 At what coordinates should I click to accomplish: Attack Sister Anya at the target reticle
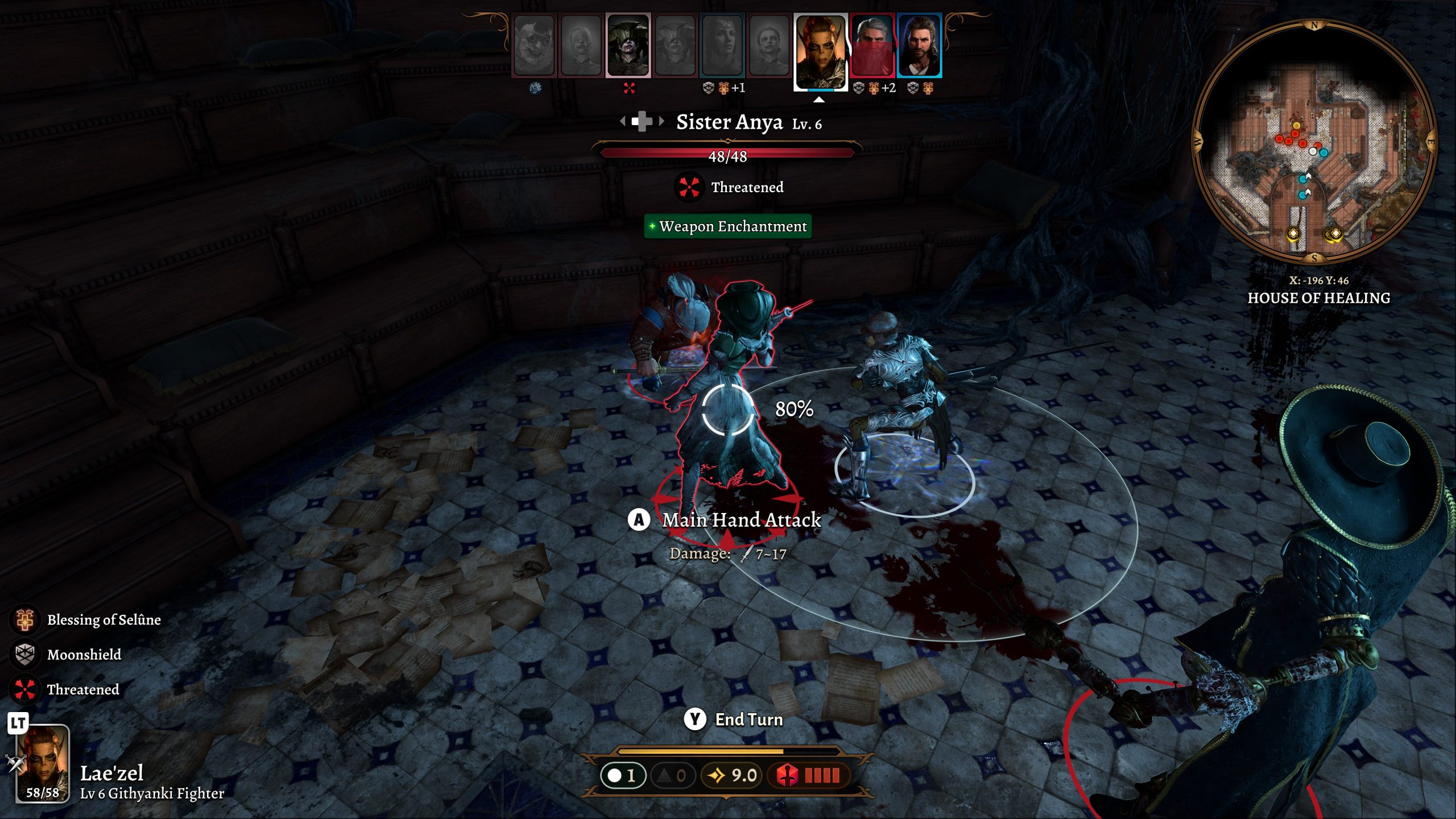pos(727,409)
